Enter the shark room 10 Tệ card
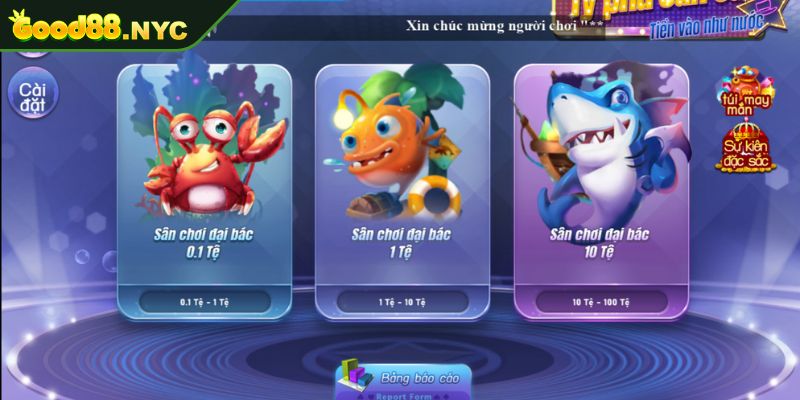Image resolution: width=800 pixels, height=400 pixels. [x=600, y=190]
